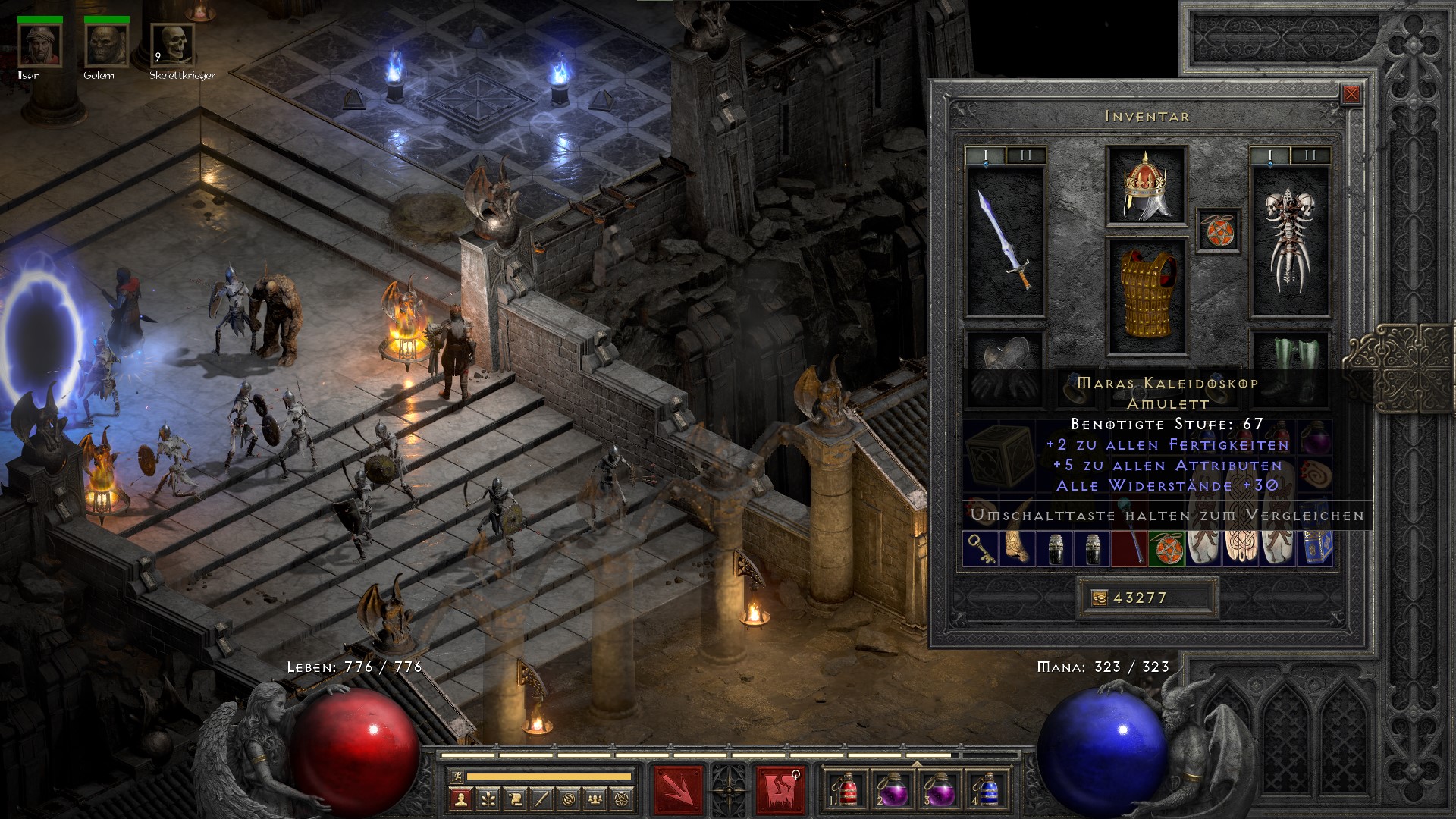Open the skill tree leaf icon
The height and width of the screenshot is (819, 1456).
[487, 800]
